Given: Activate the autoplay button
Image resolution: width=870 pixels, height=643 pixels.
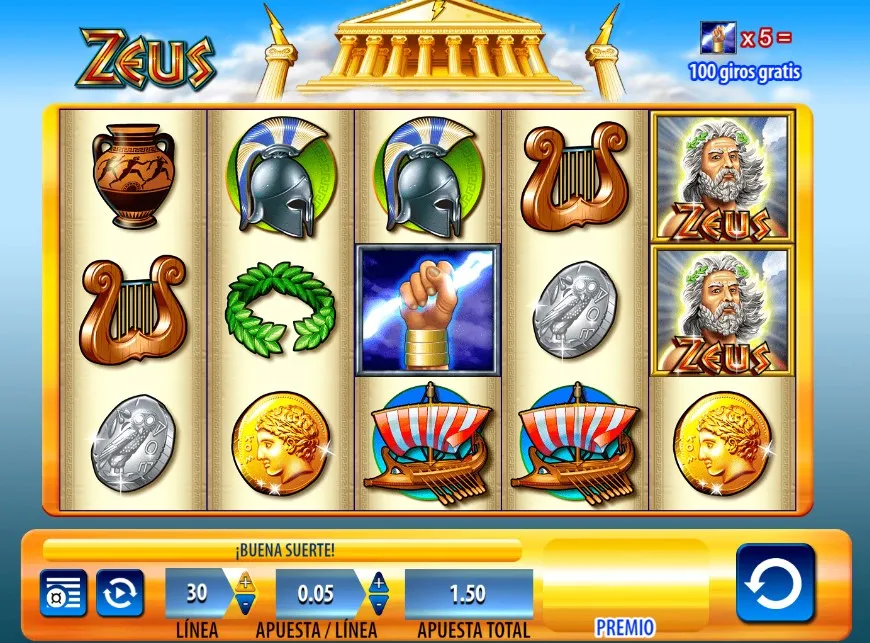Looking at the screenshot, I should [120, 593].
